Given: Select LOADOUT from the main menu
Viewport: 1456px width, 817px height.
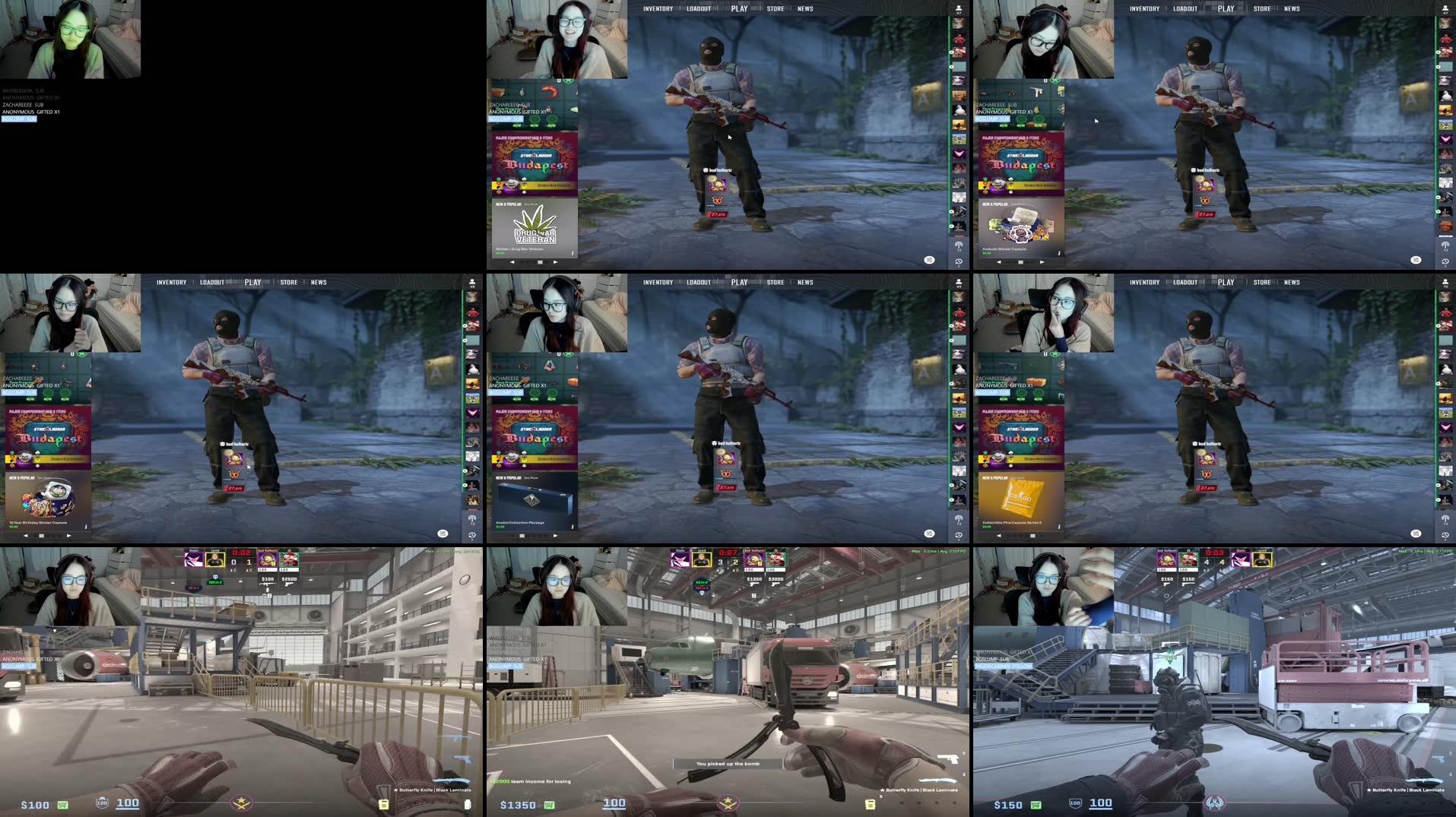Looking at the screenshot, I should (697, 8).
